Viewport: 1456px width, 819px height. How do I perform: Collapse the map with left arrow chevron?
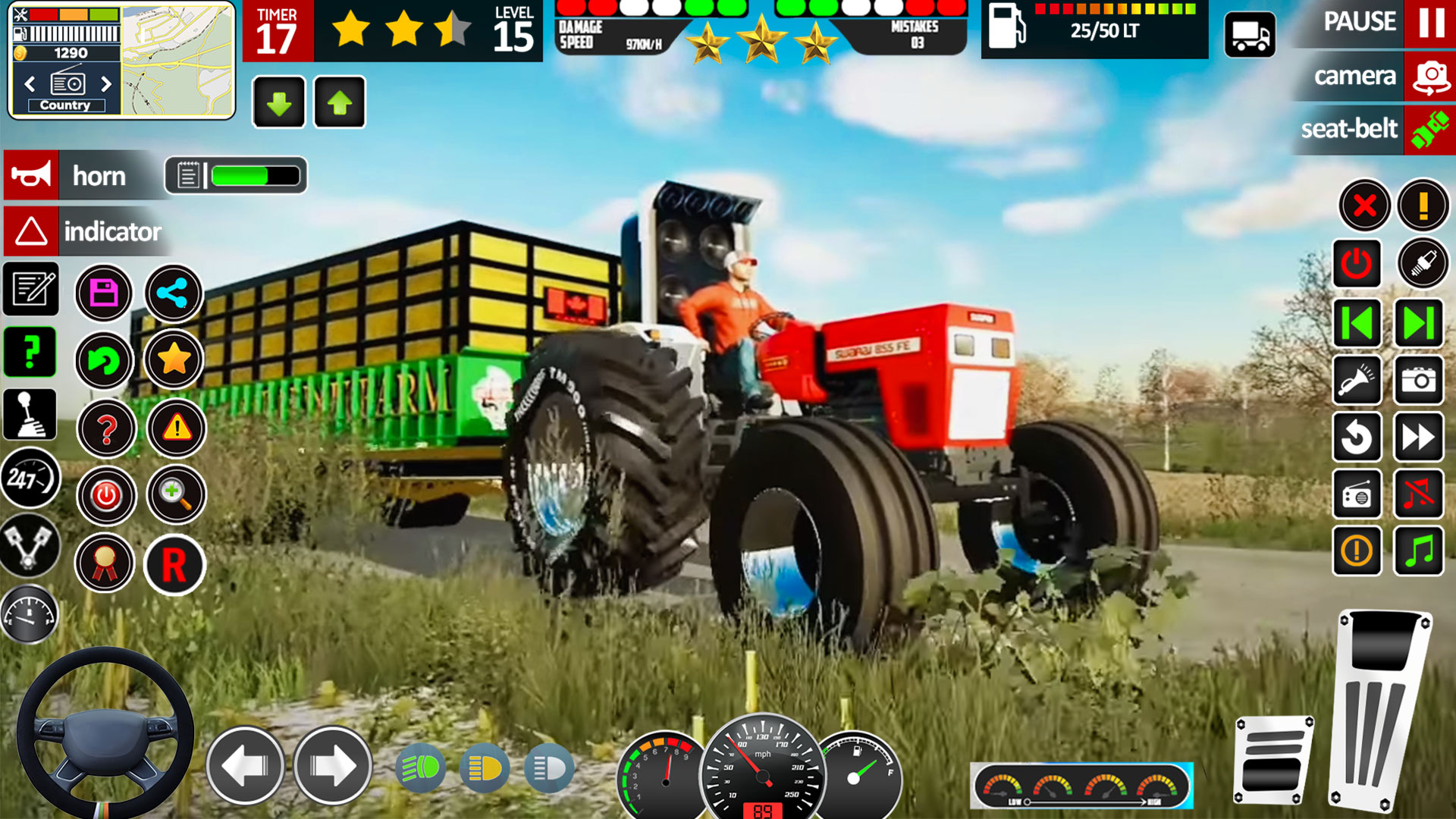click(30, 85)
